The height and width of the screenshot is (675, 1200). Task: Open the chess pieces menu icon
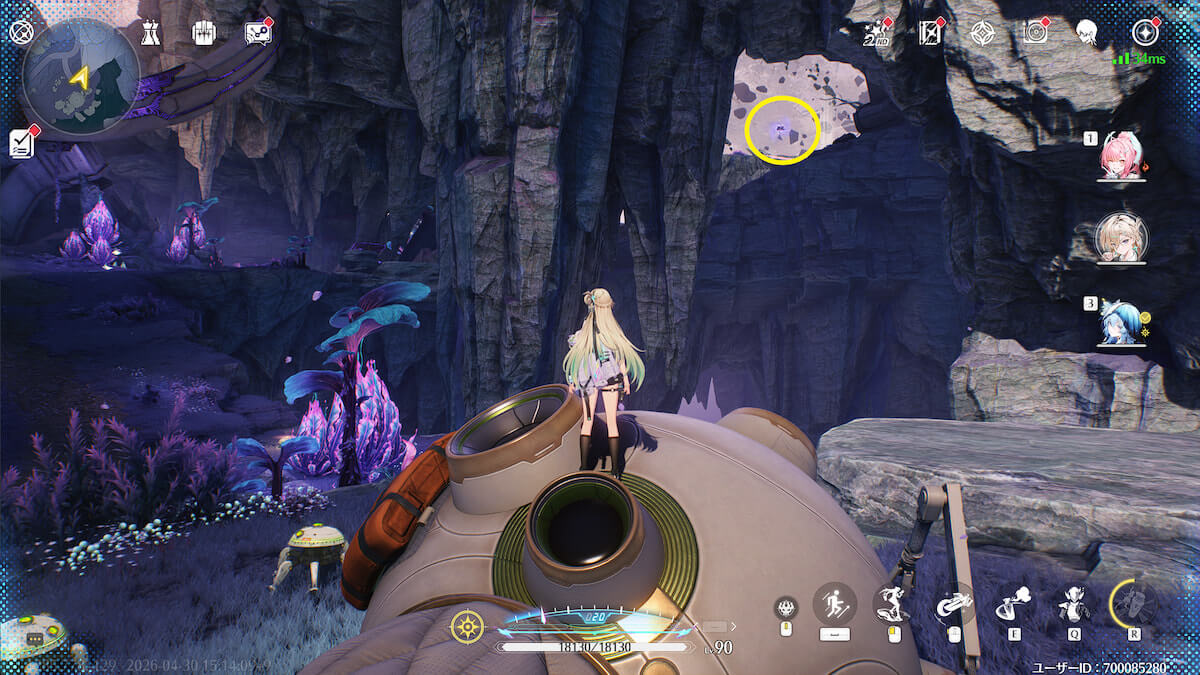click(x=150, y=33)
